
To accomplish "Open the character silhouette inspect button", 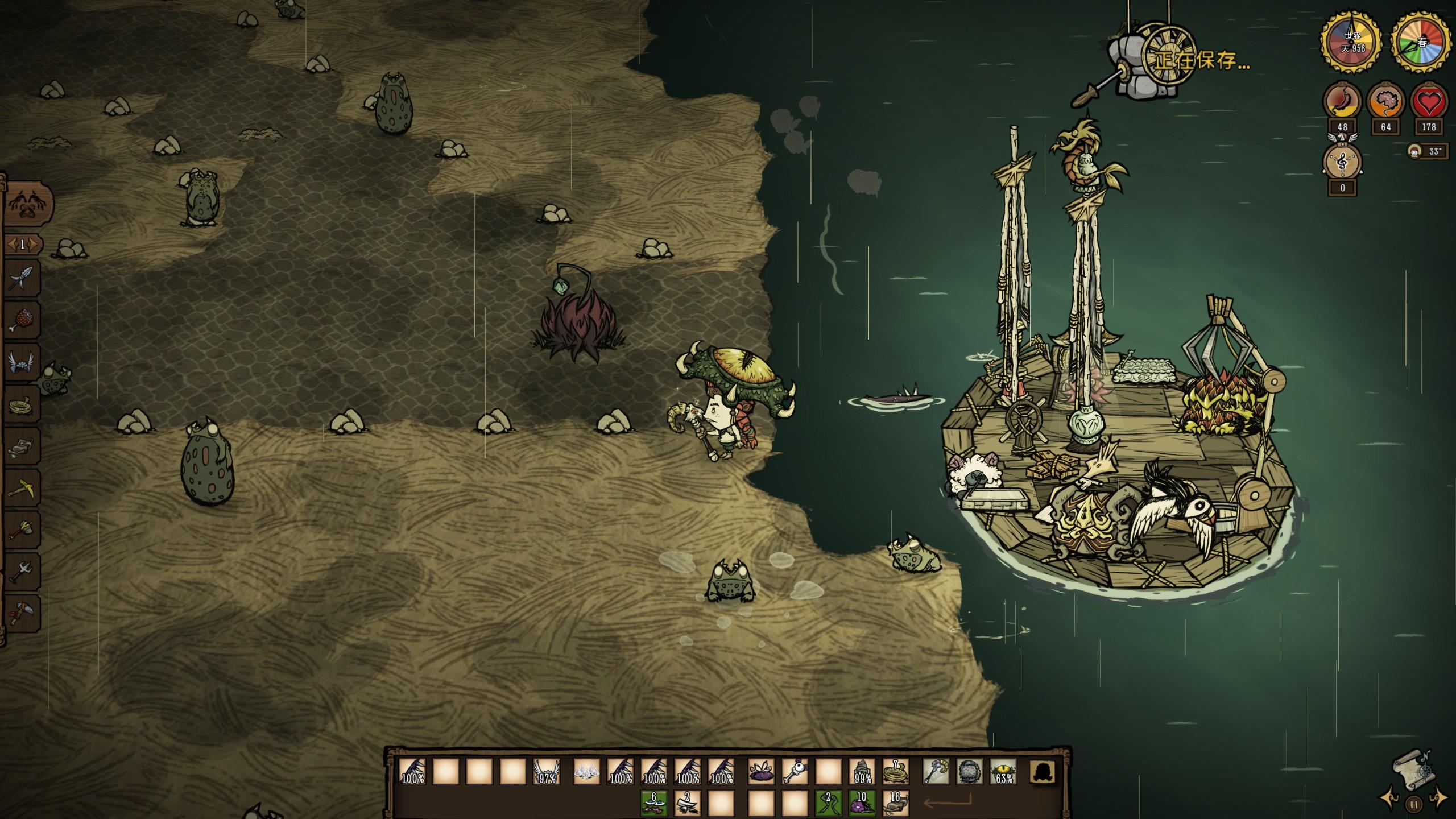I will click(x=1043, y=772).
